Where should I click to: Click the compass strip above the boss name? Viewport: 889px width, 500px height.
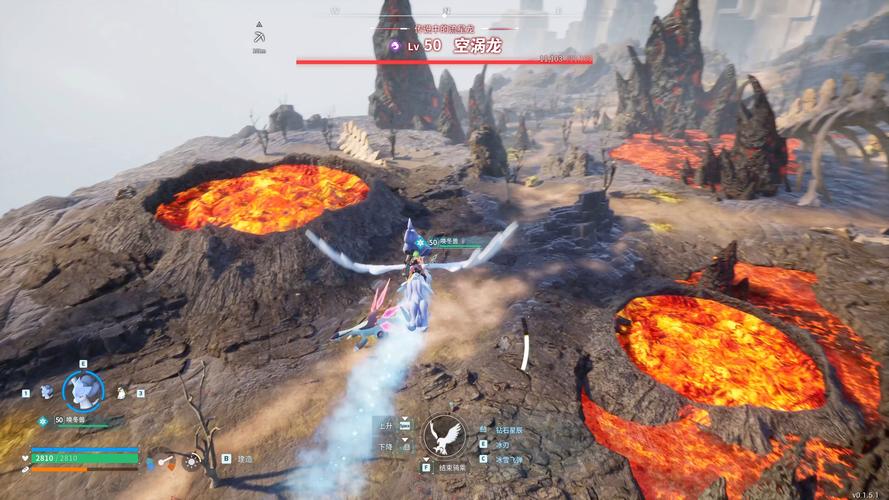click(x=447, y=12)
